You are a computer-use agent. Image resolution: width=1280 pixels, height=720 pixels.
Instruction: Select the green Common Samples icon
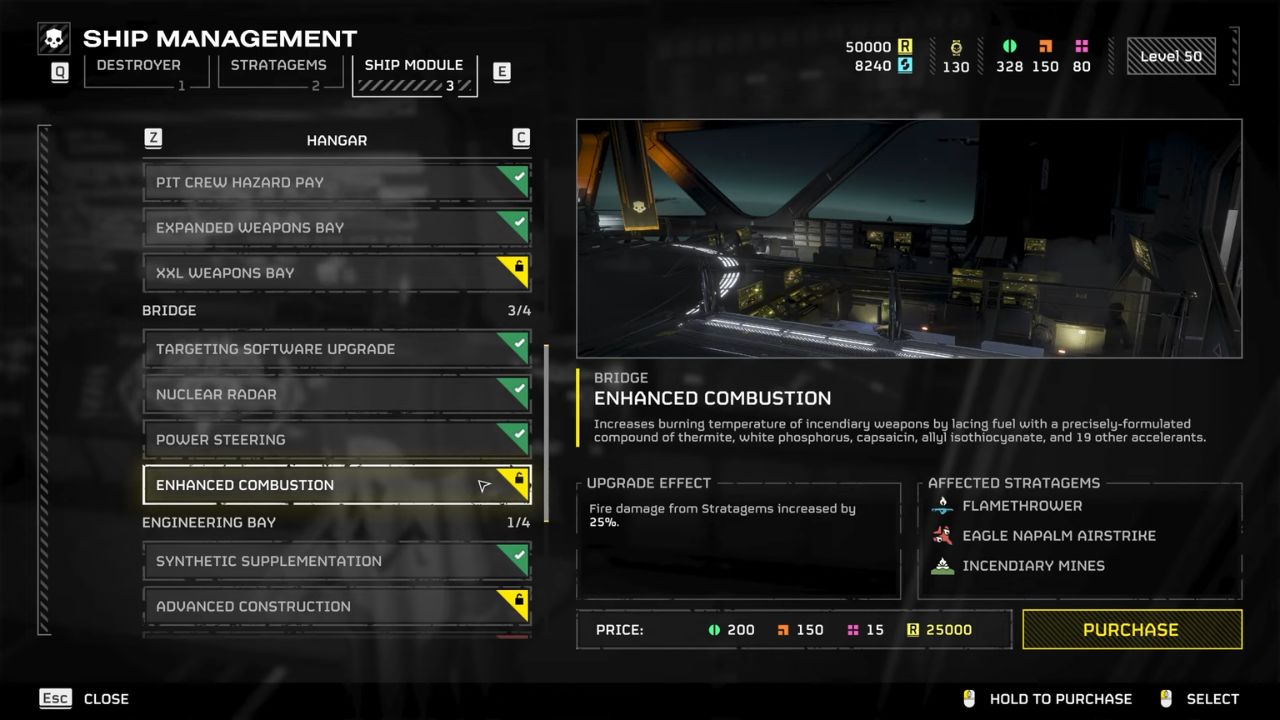tap(1009, 44)
